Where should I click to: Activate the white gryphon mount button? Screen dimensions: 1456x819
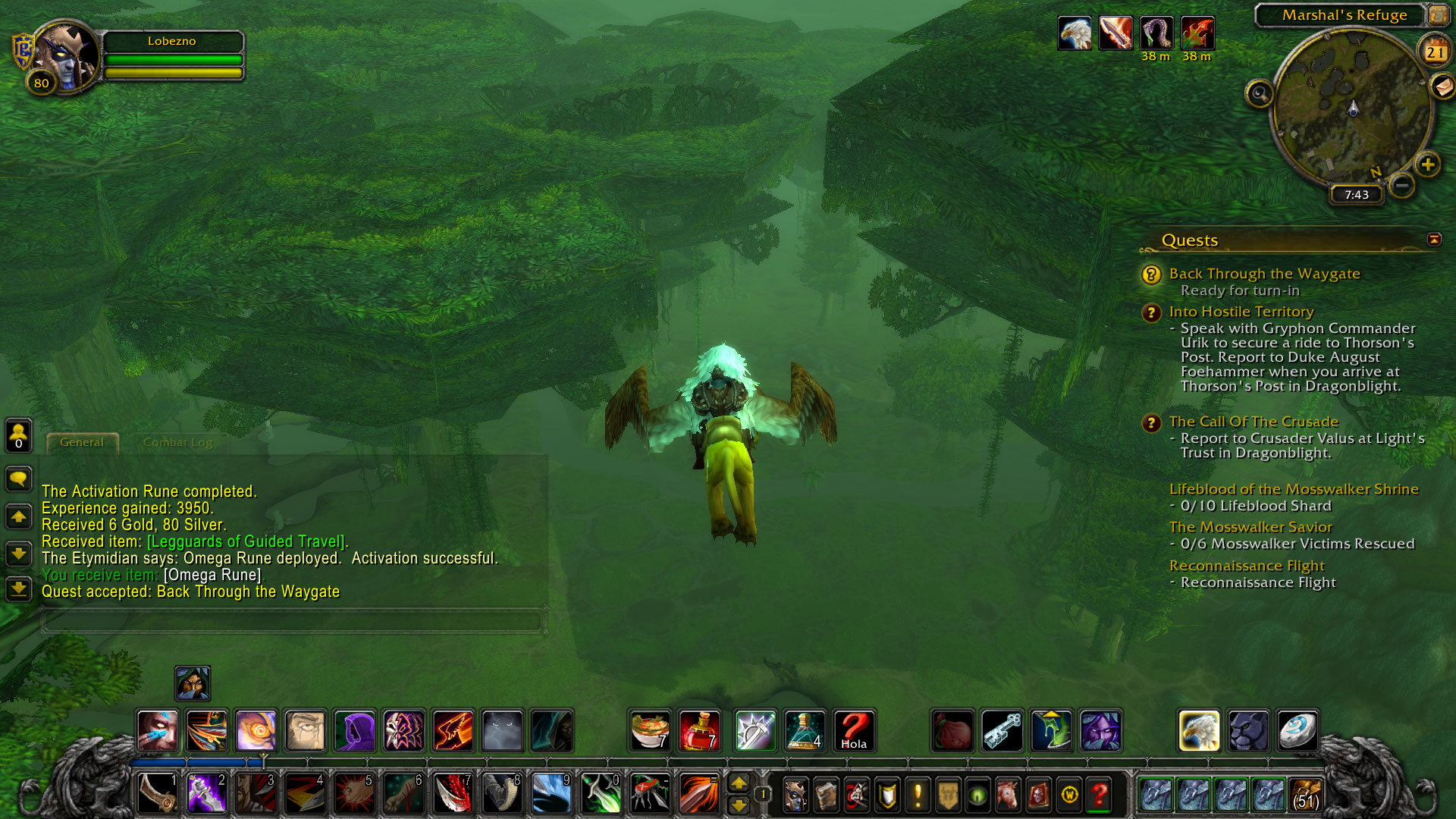click(x=1199, y=731)
